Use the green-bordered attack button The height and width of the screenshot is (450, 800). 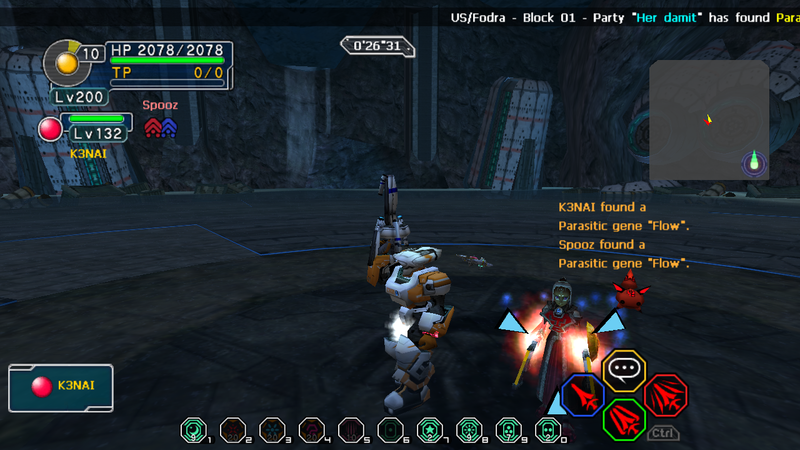[624, 418]
